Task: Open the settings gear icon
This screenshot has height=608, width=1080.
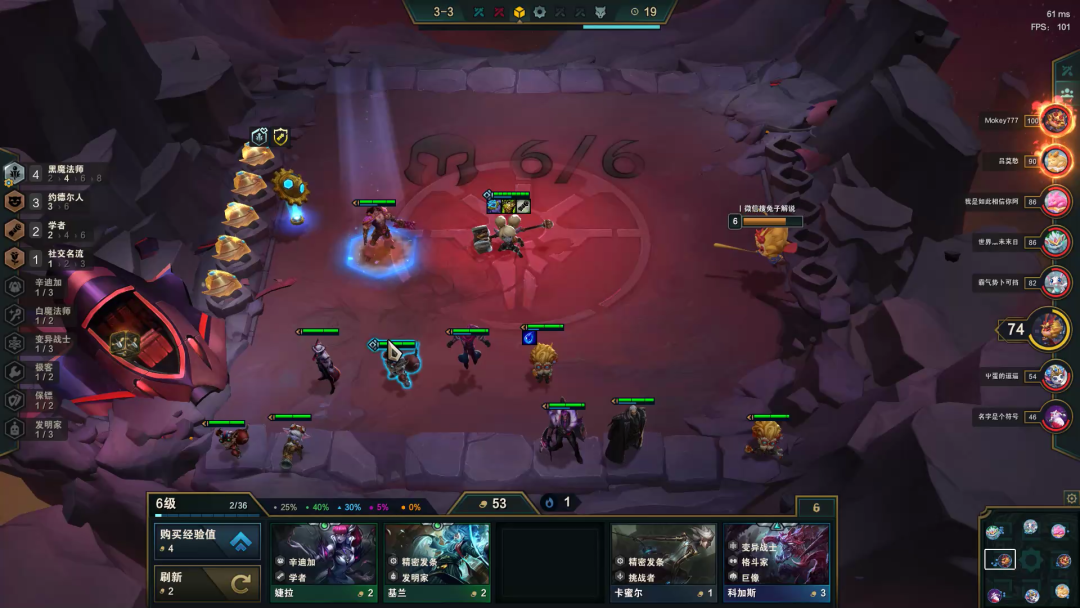Action: [x=1071, y=498]
